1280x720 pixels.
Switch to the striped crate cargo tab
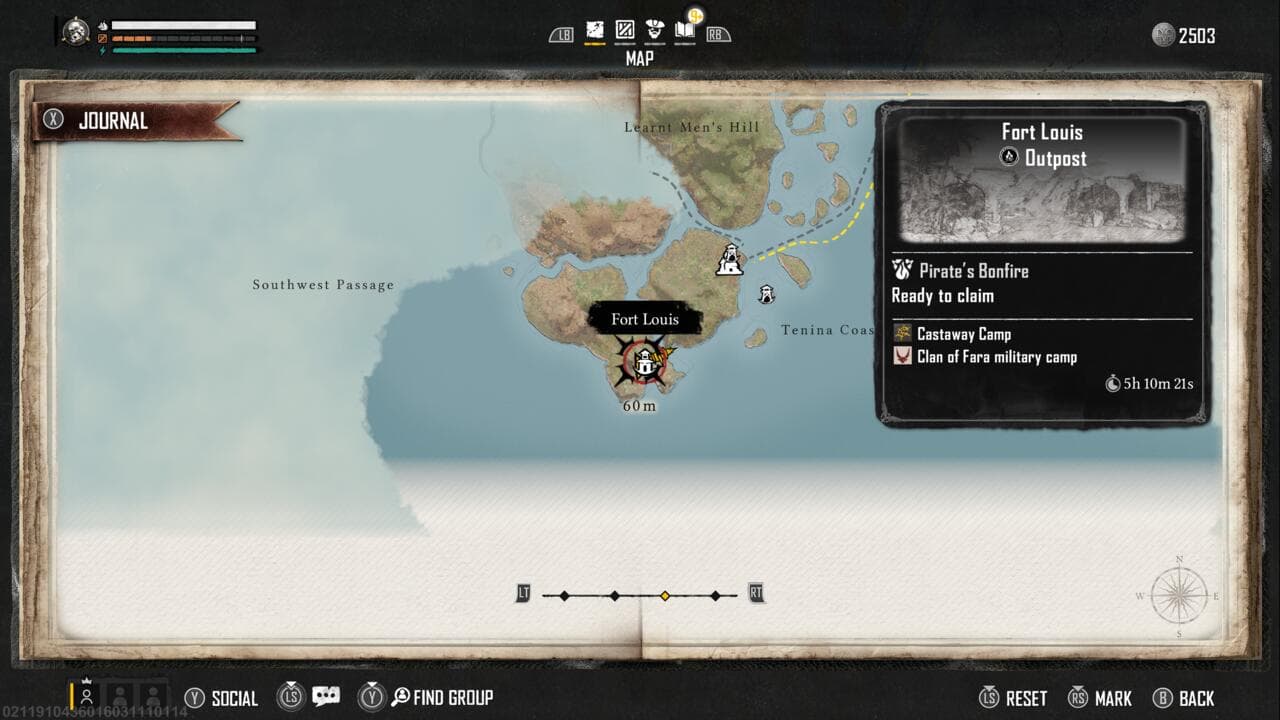(x=625, y=30)
